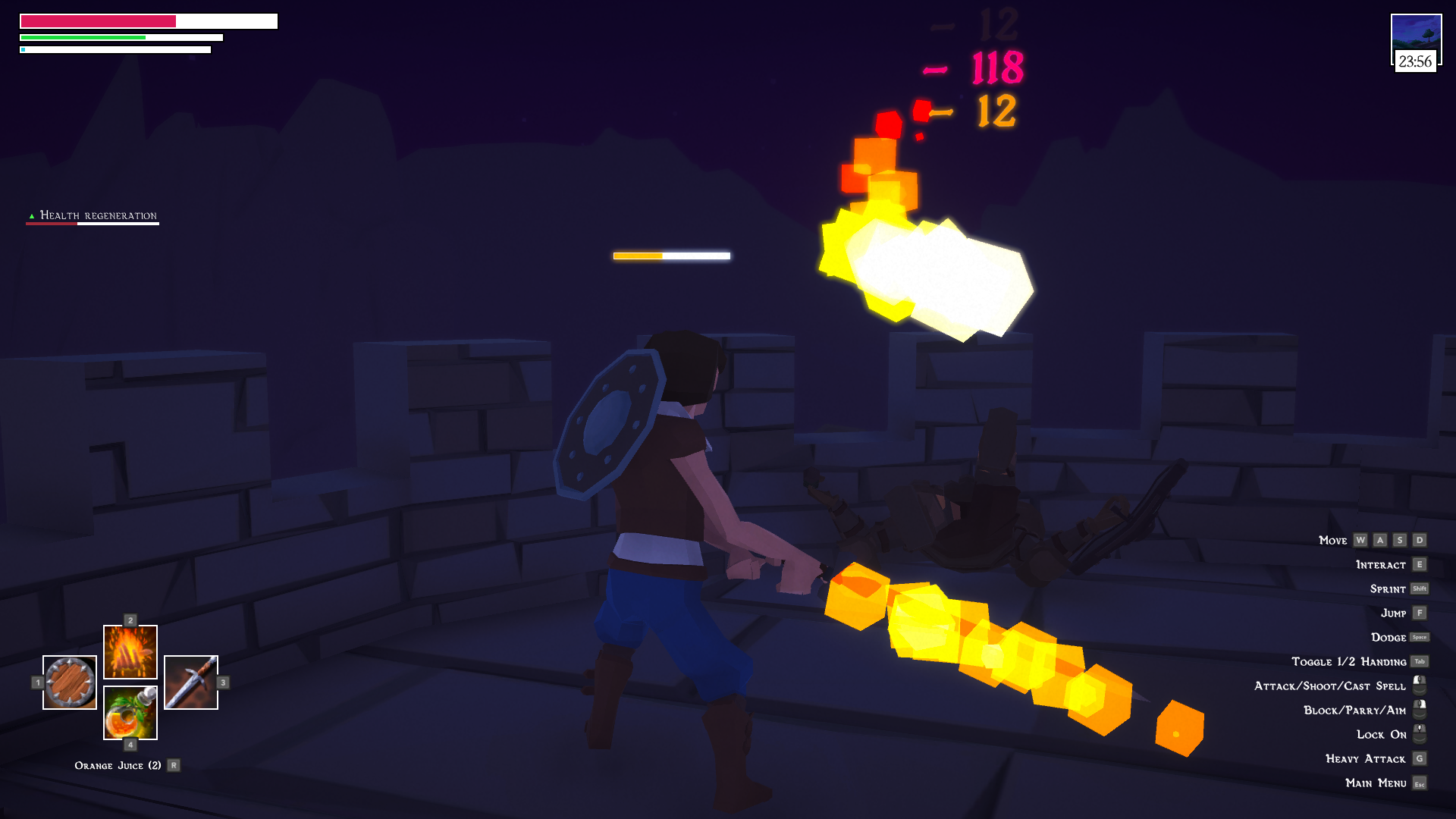Click the left mouse icon for Attack/Shoot/Cast Spell
Image resolution: width=1456 pixels, height=819 pixels.
pyautogui.click(x=1419, y=685)
